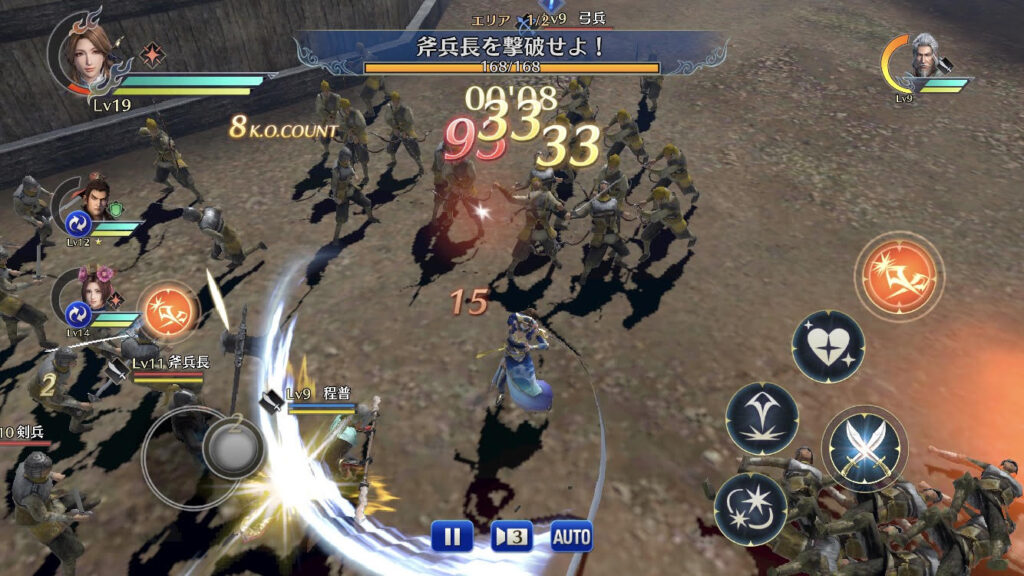This screenshot has height=576, width=1024.
Task: Activate the large orange slash skill
Action: 900,277
